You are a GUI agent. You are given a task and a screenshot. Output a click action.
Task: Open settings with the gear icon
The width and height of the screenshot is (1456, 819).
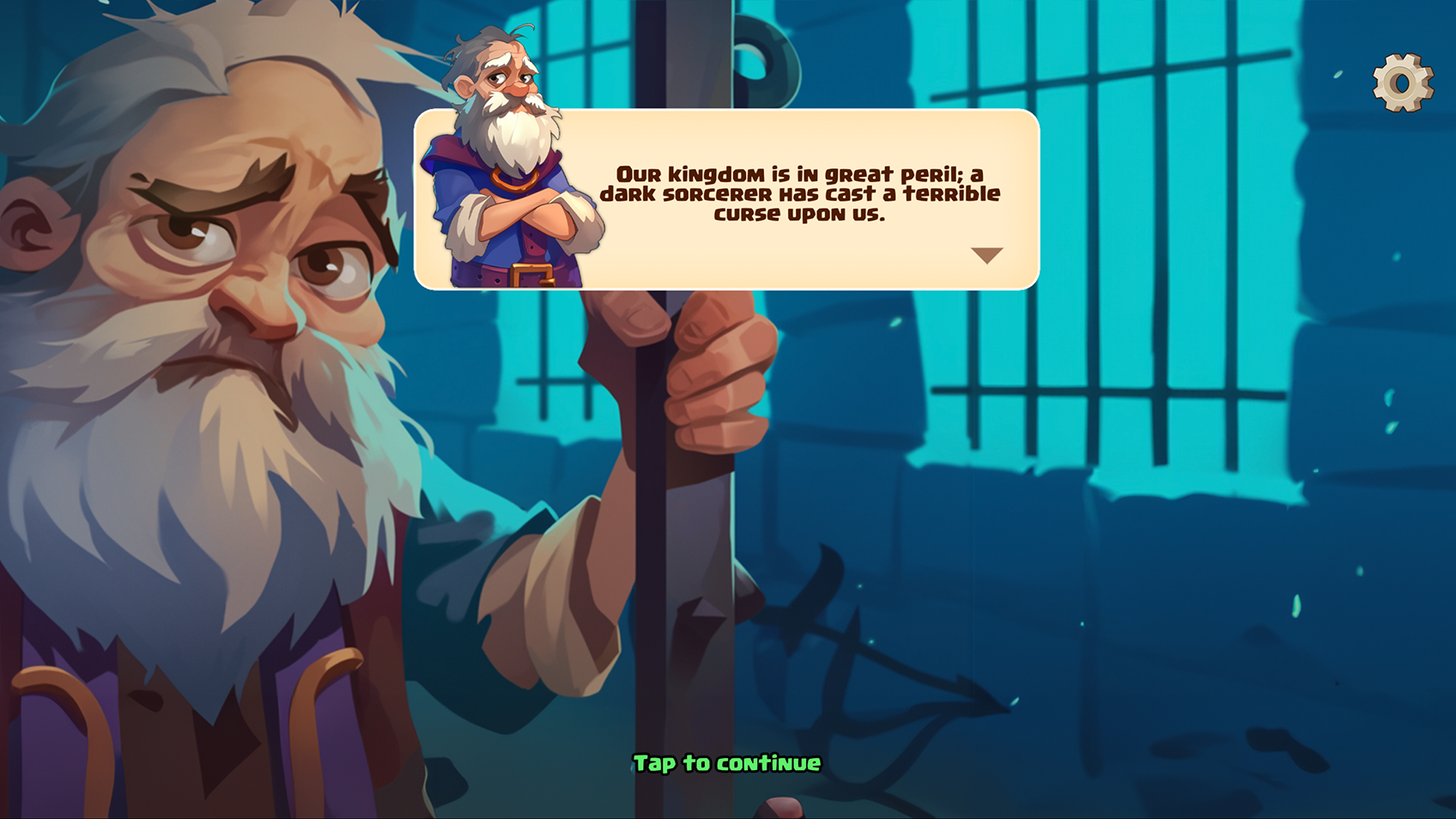(1403, 82)
